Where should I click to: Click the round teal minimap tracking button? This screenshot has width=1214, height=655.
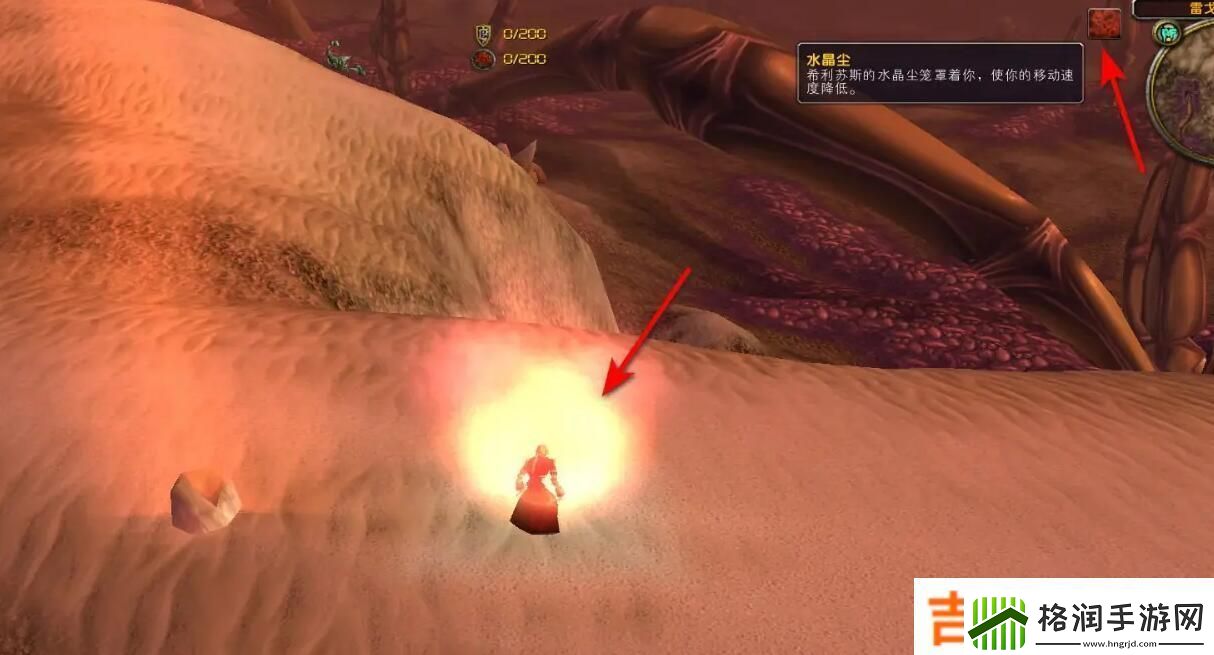(1165, 33)
